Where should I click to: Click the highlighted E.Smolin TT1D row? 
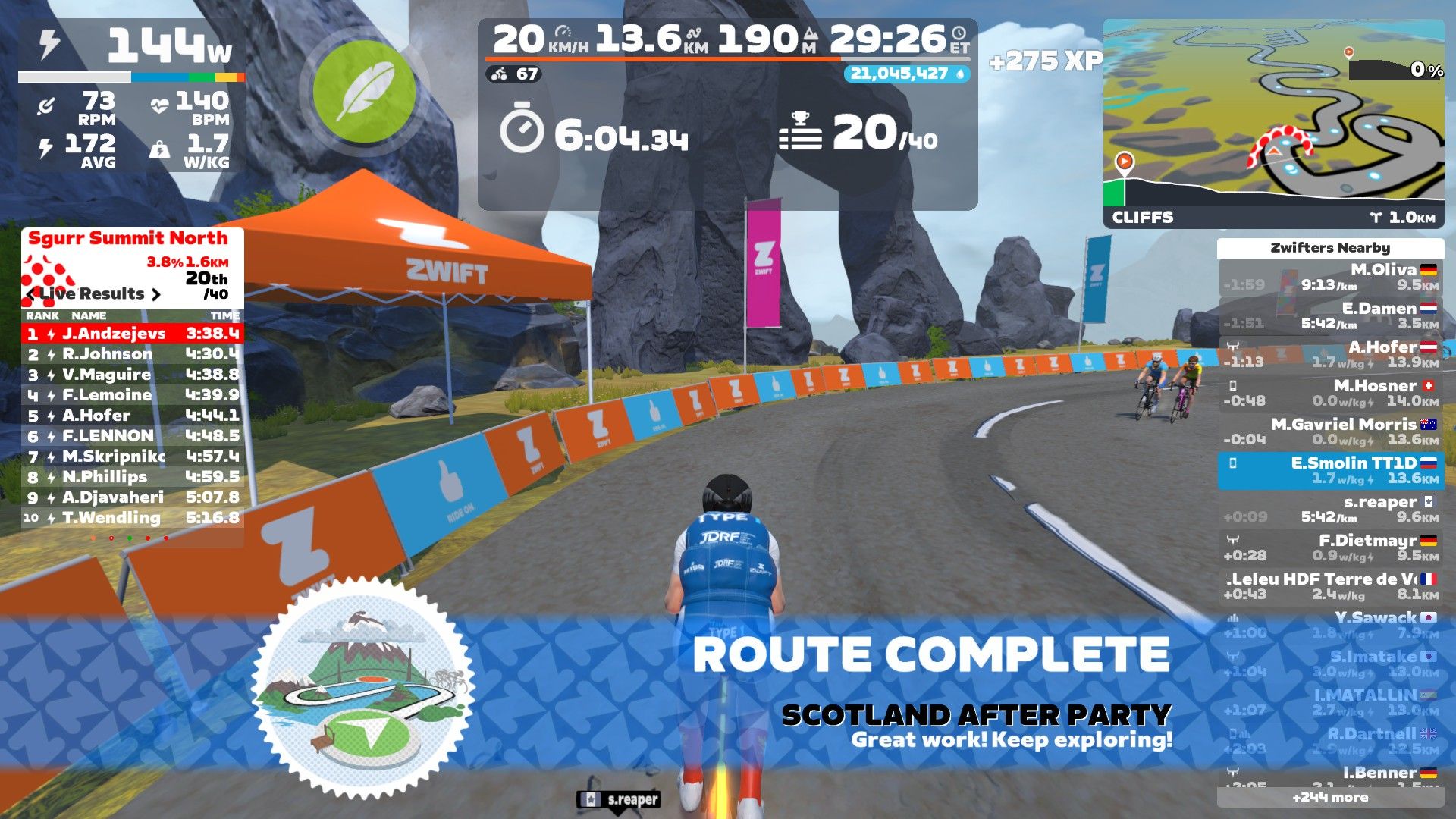point(1330,470)
